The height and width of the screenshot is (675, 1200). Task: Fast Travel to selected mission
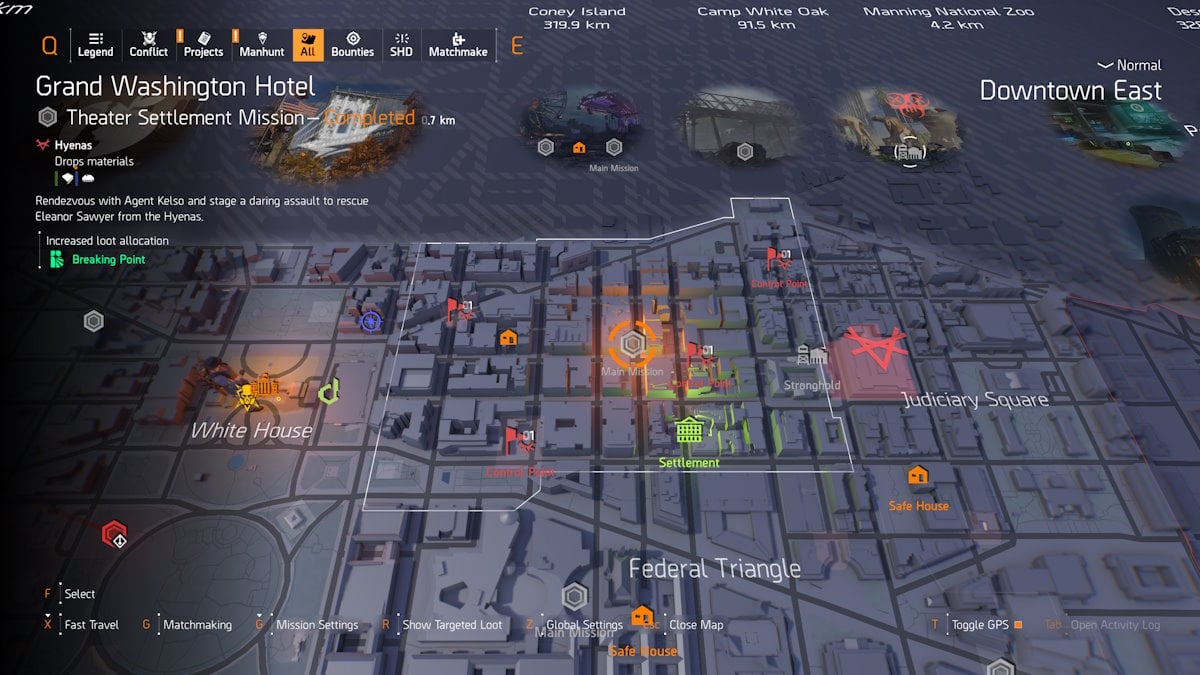pos(91,625)
